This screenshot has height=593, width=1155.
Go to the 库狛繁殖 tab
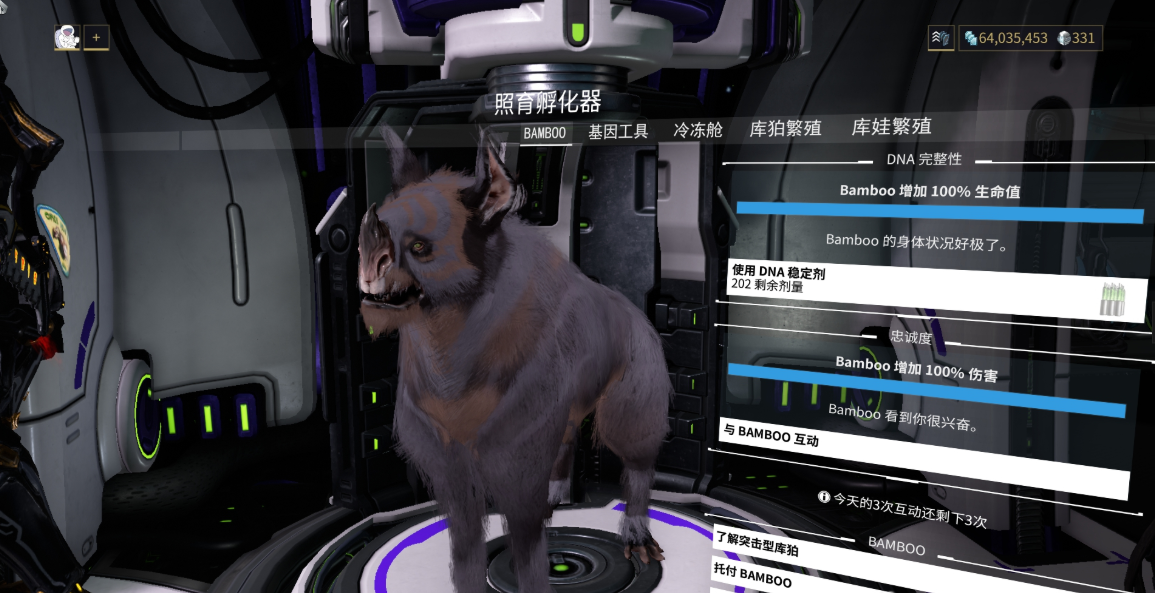coord(786,129)
